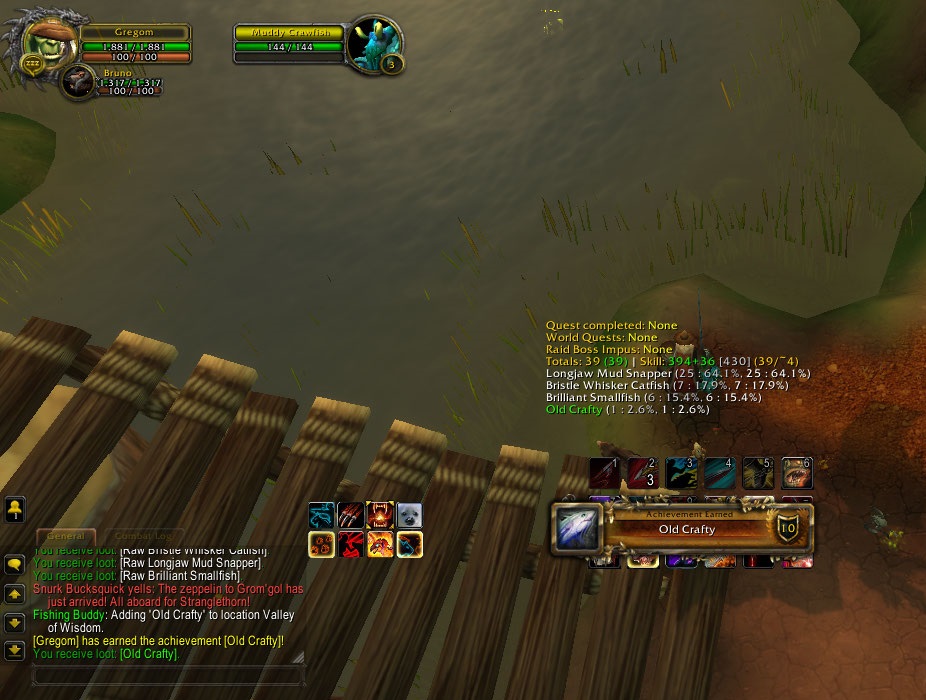This screenshot has width=926, height=700.
Task: Activate the pet claw ability
Action: click(351, 516)
